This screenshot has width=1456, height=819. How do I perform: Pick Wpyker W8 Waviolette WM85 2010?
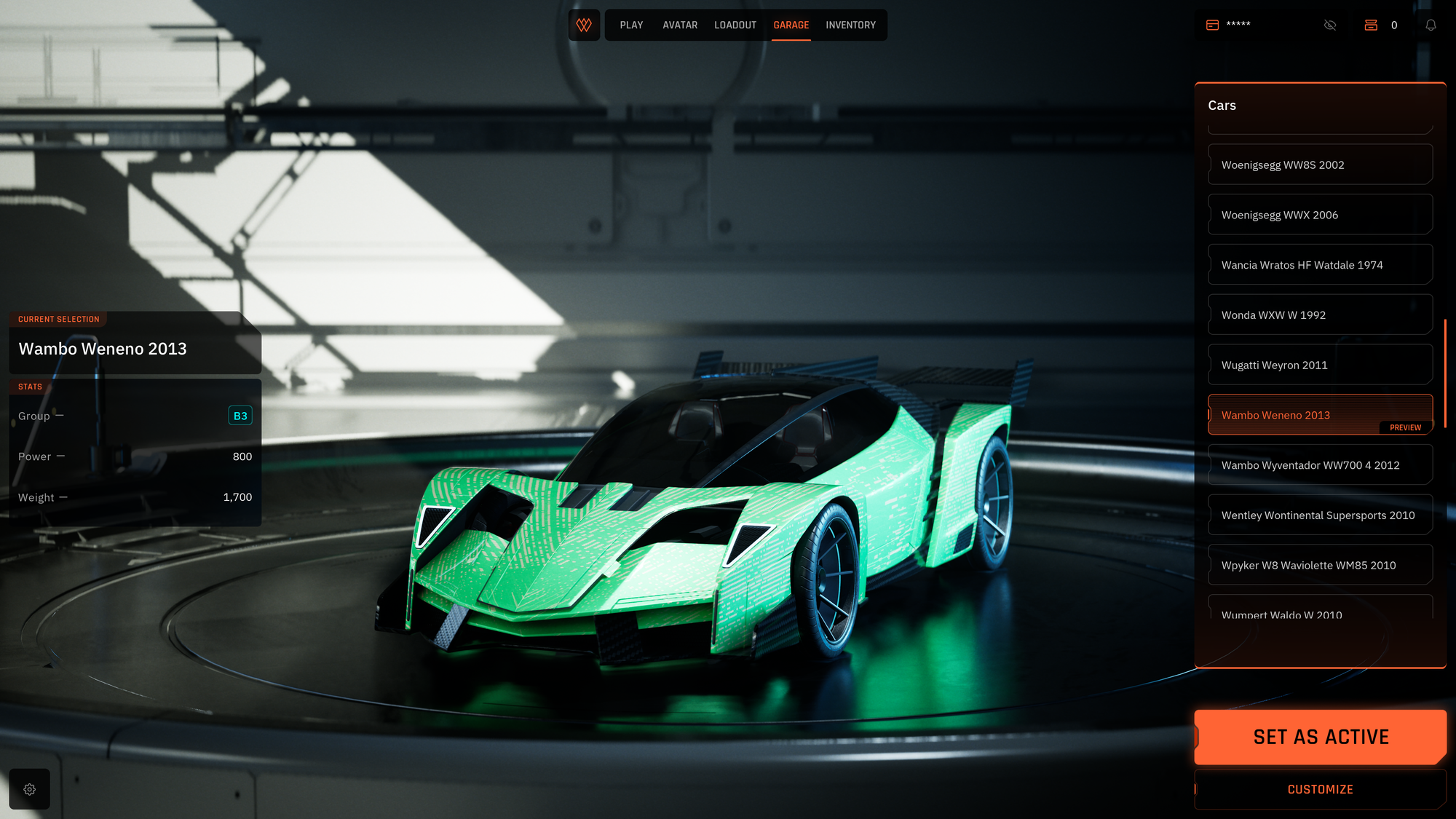[1320, 565]
